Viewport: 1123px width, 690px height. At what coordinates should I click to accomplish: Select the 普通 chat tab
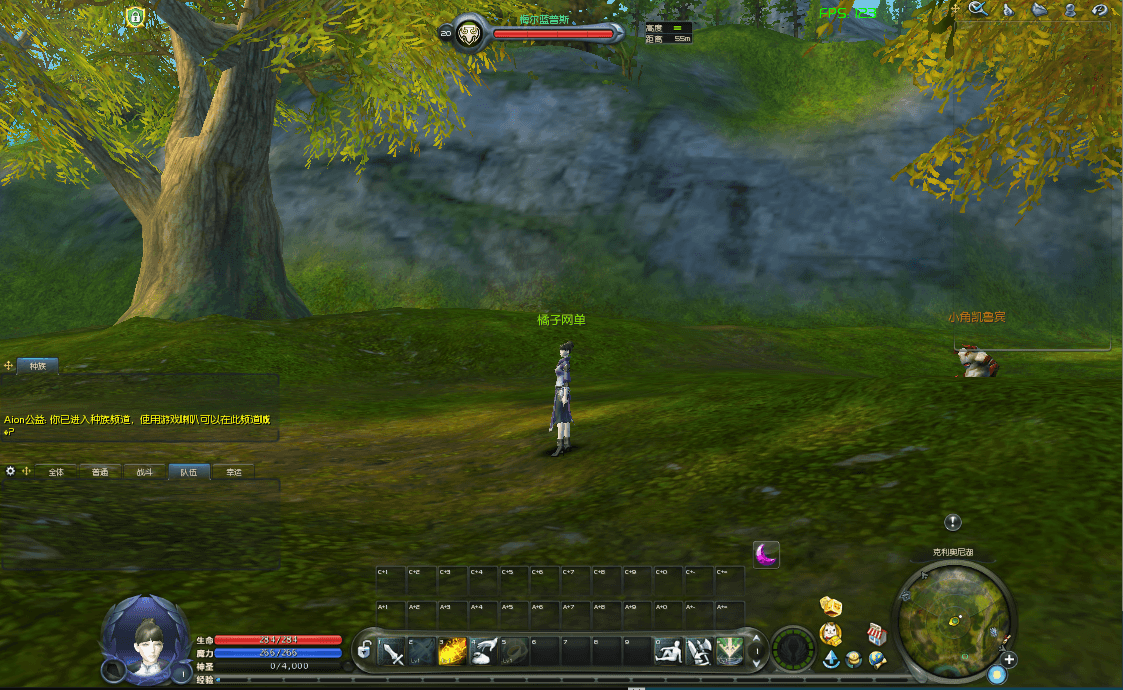100,472
